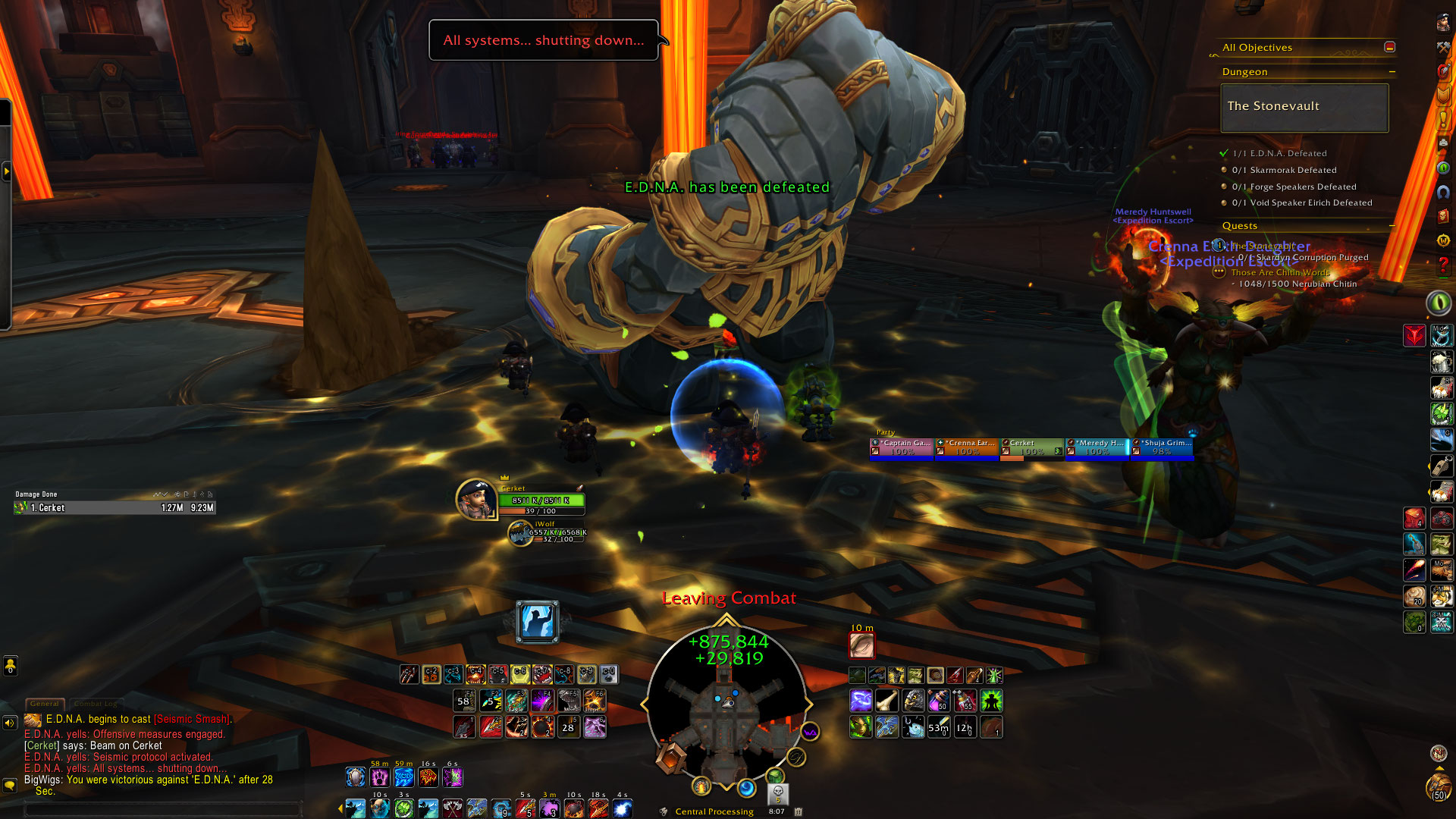Switch to the Combat Log tab
This screenshot has height=819, width=1456.
pyautogui.click(x=95, y=704)
